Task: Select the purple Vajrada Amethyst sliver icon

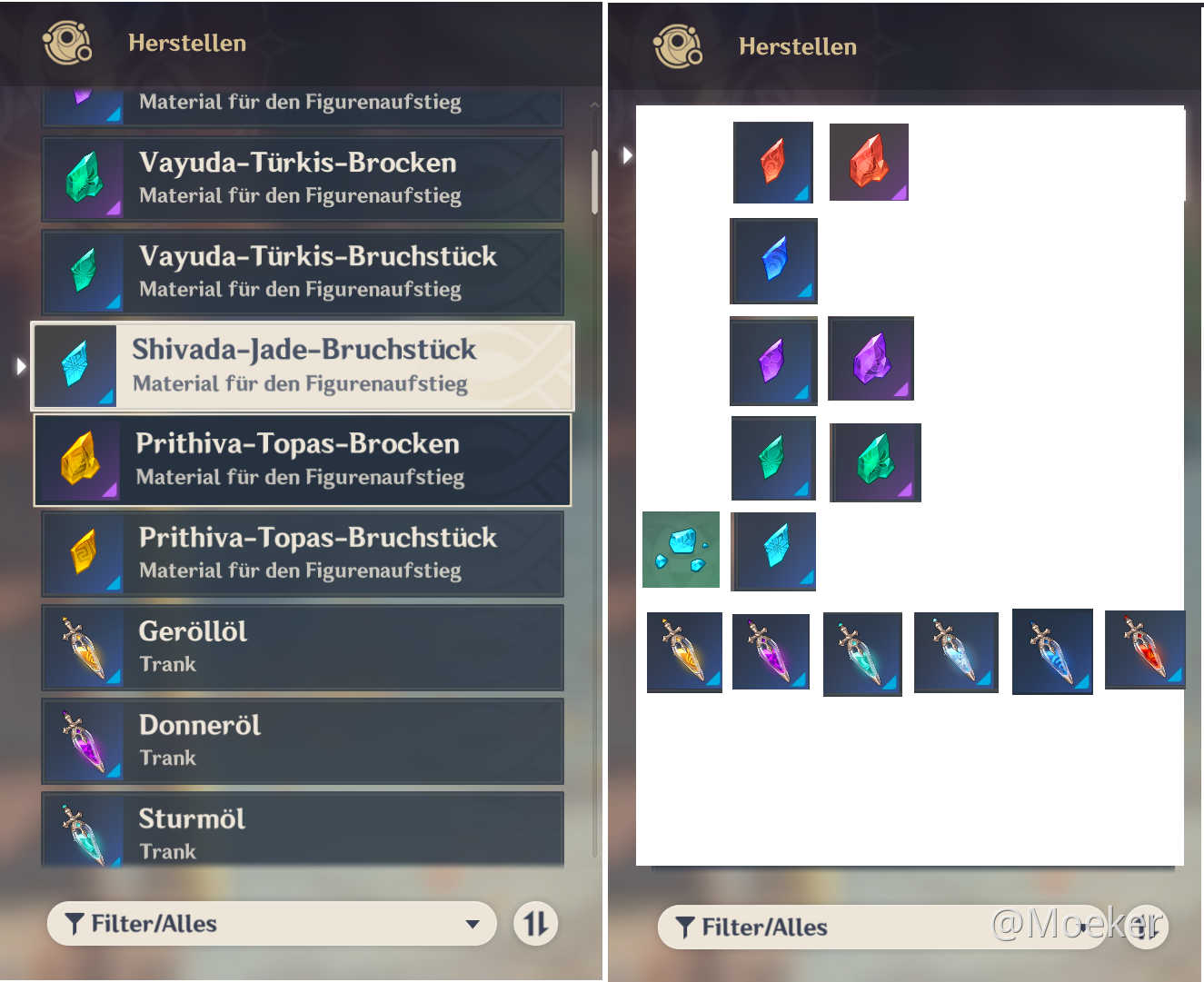Action: tap(773, 361)
